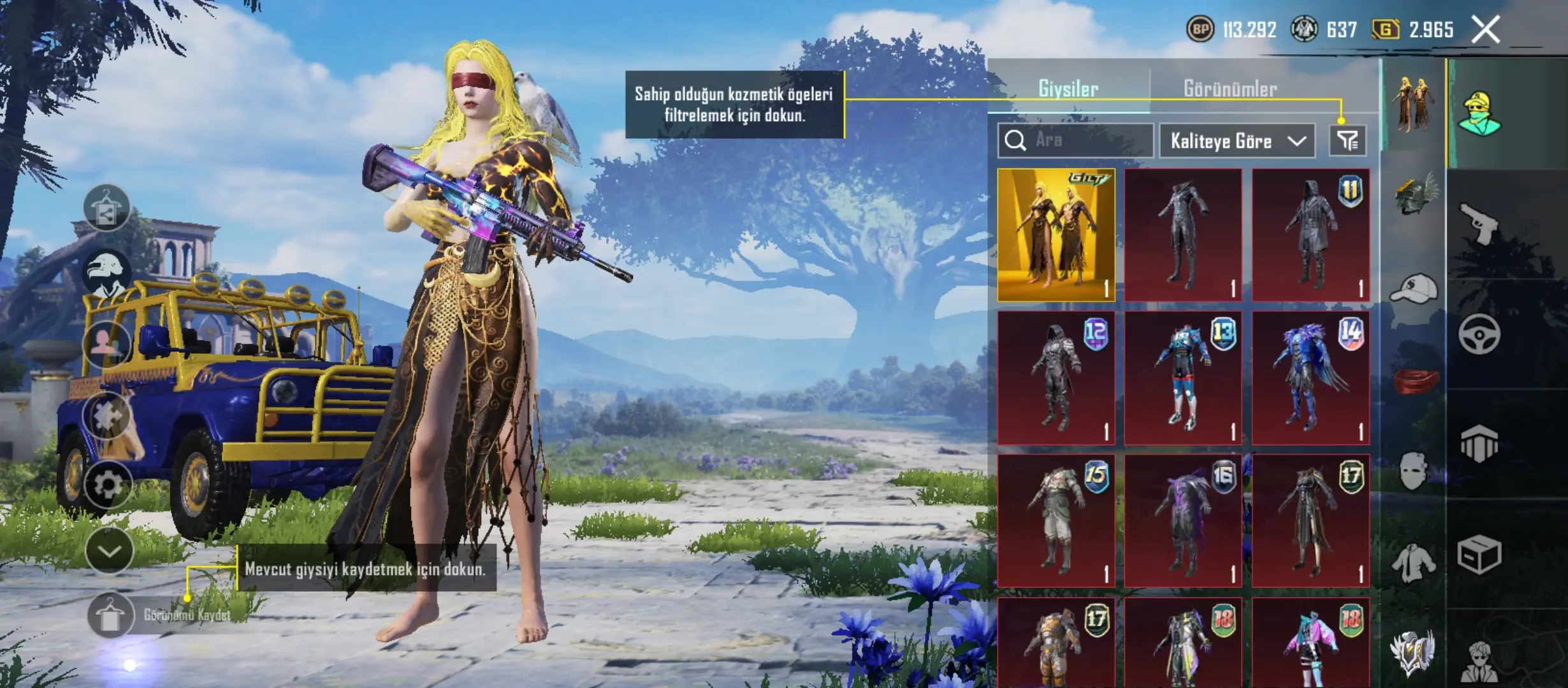Open the Kaliteye Göre sort dropdown
1568x688 pixels.
1237,141
